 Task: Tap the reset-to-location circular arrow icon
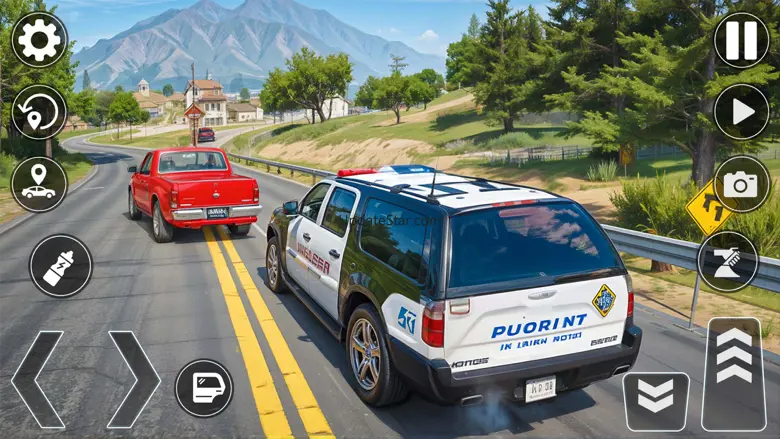39,112
